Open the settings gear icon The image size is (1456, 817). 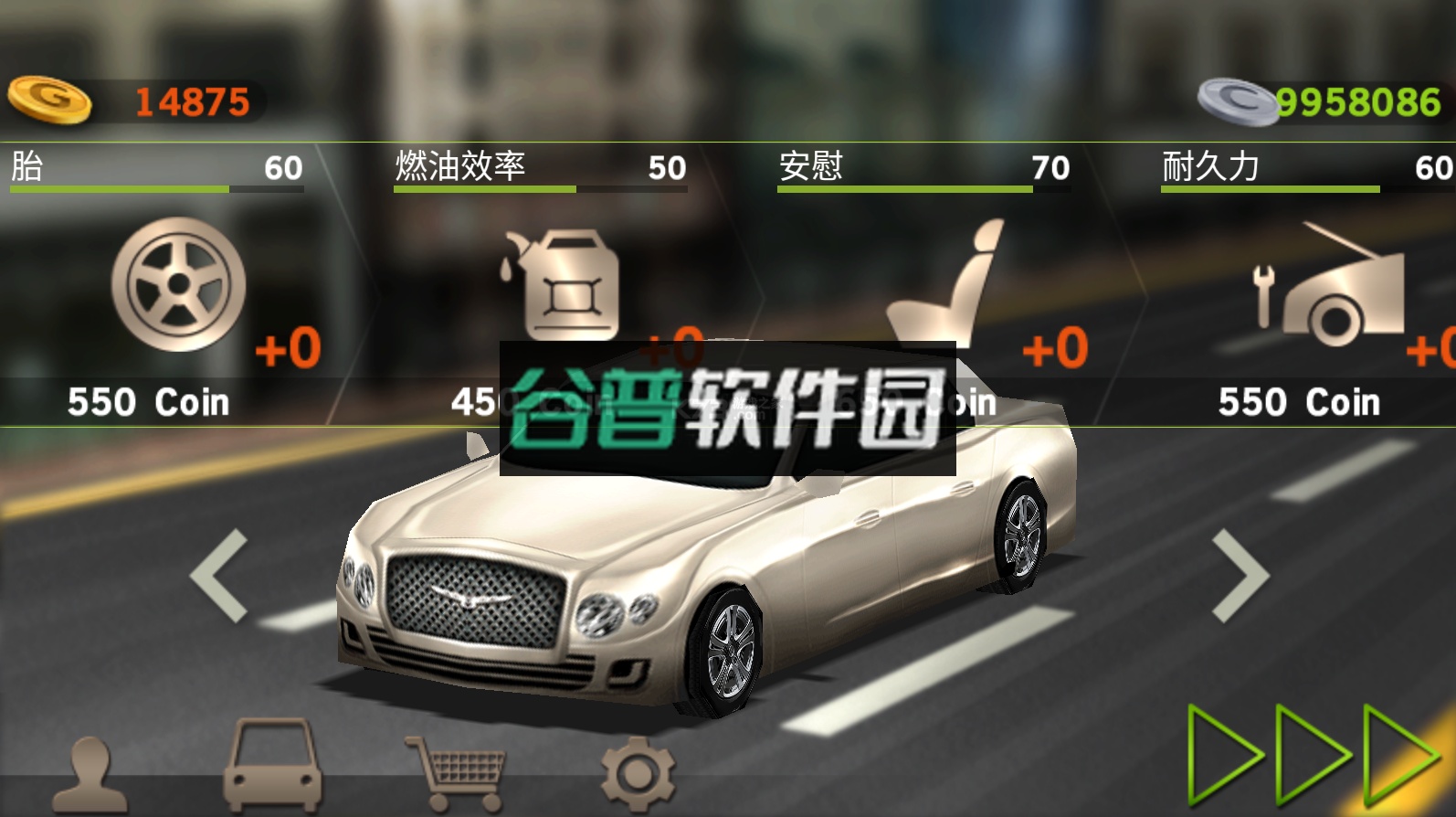click(x=635, y=770)
